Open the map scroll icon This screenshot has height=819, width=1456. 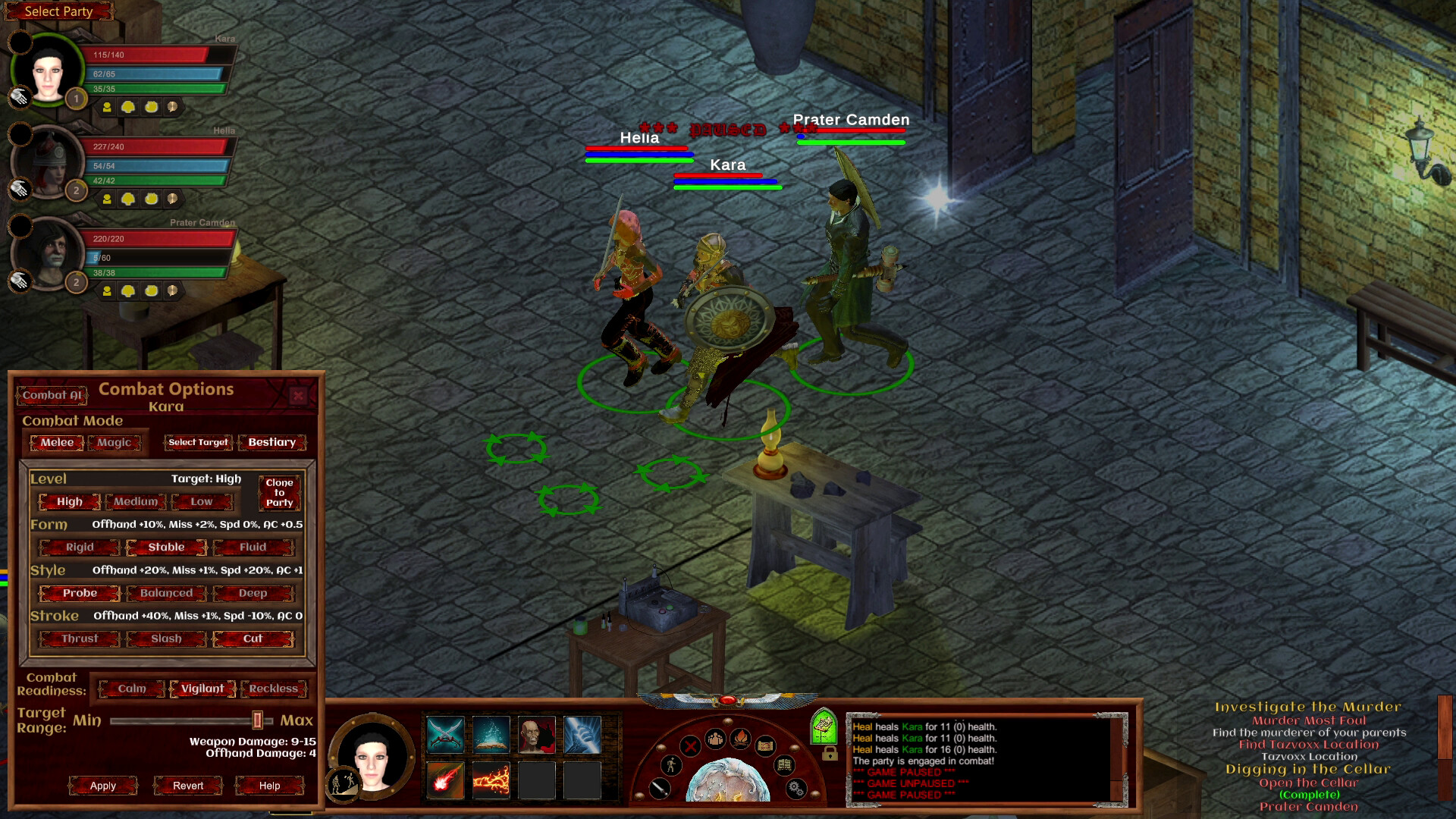coord(766,746)
